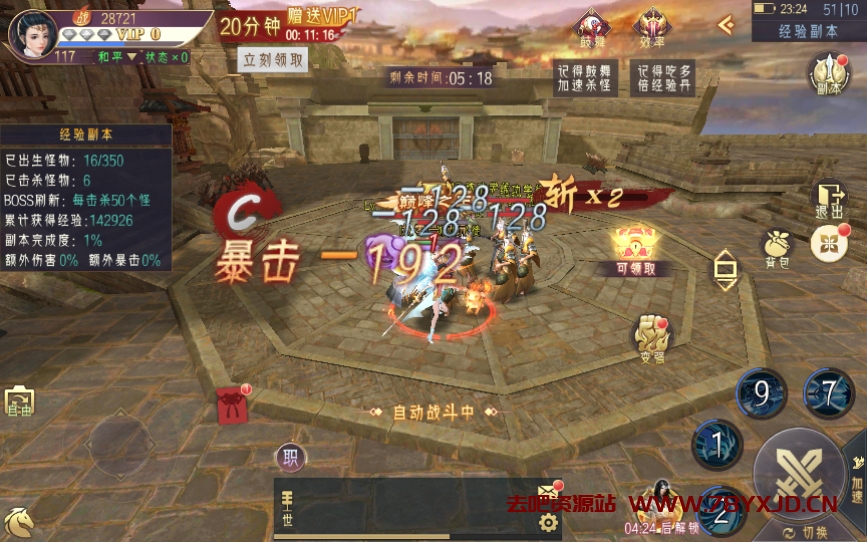Screen dimensions: 867x542
Task: Open the four-petal flower menu button
Action: tap(828, 244)
